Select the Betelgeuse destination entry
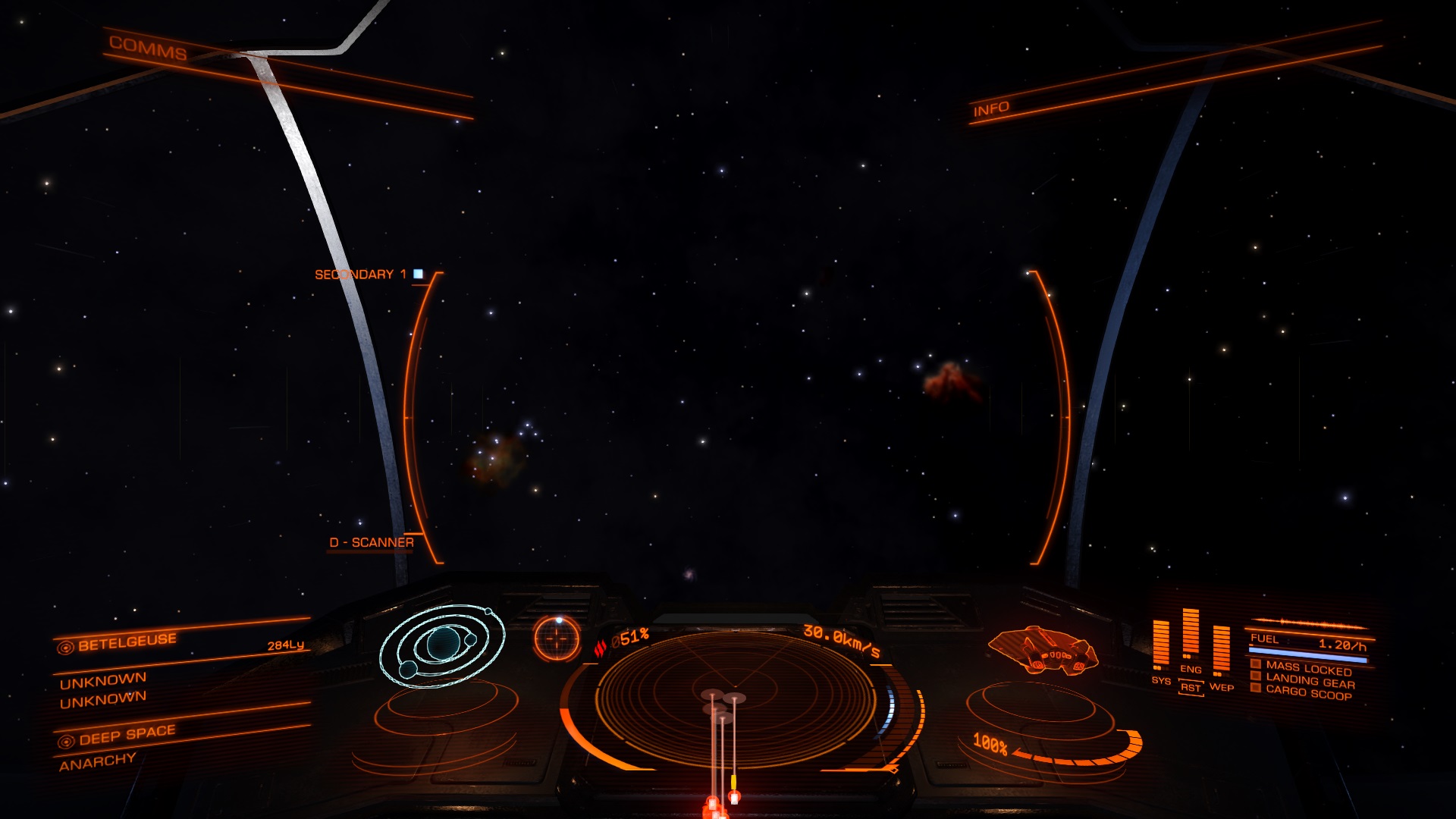Screen dimensions: 1456x819 point(127,642)
